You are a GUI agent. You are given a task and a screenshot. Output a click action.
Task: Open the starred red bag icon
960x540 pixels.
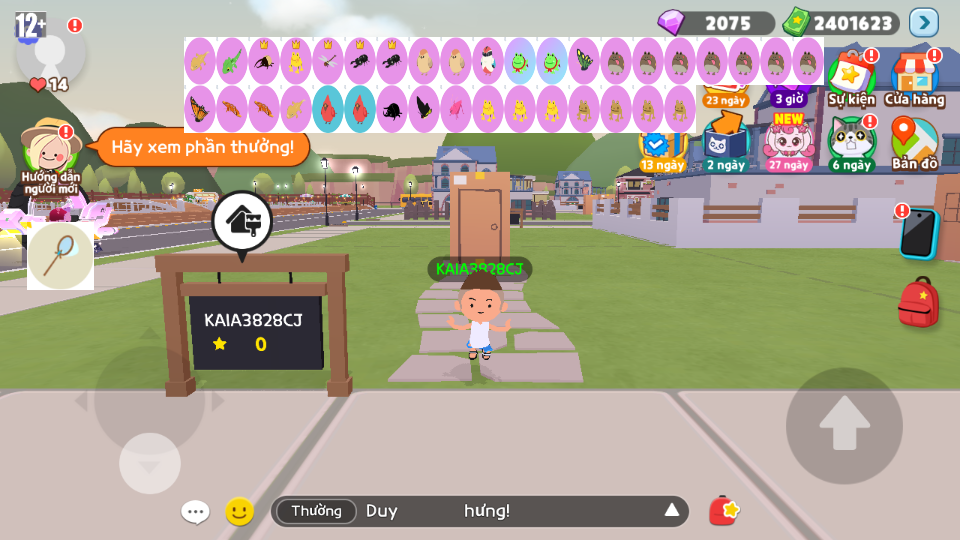click(724, 511)
